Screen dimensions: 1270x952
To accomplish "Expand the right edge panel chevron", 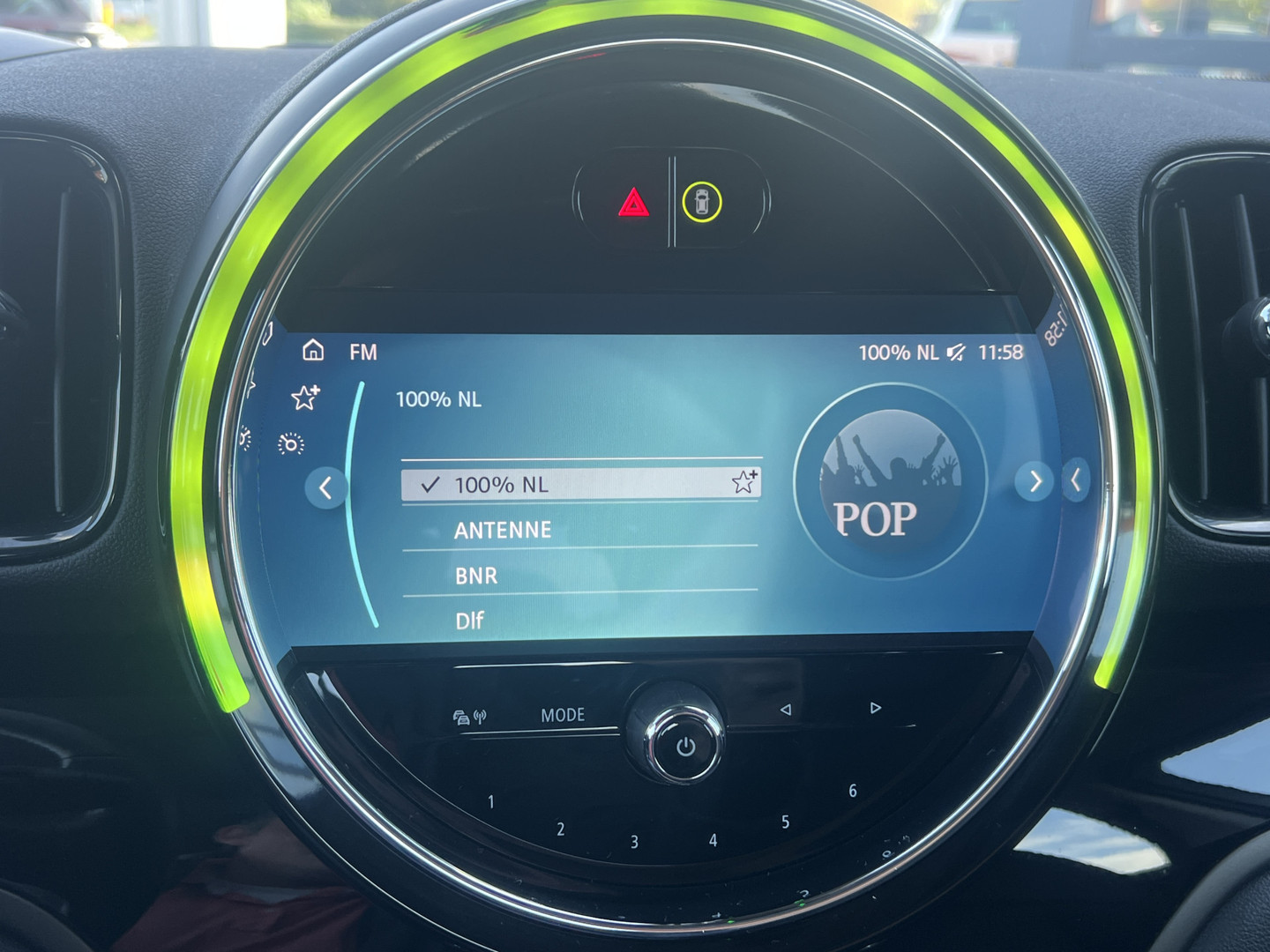I will coord(1077,479).
